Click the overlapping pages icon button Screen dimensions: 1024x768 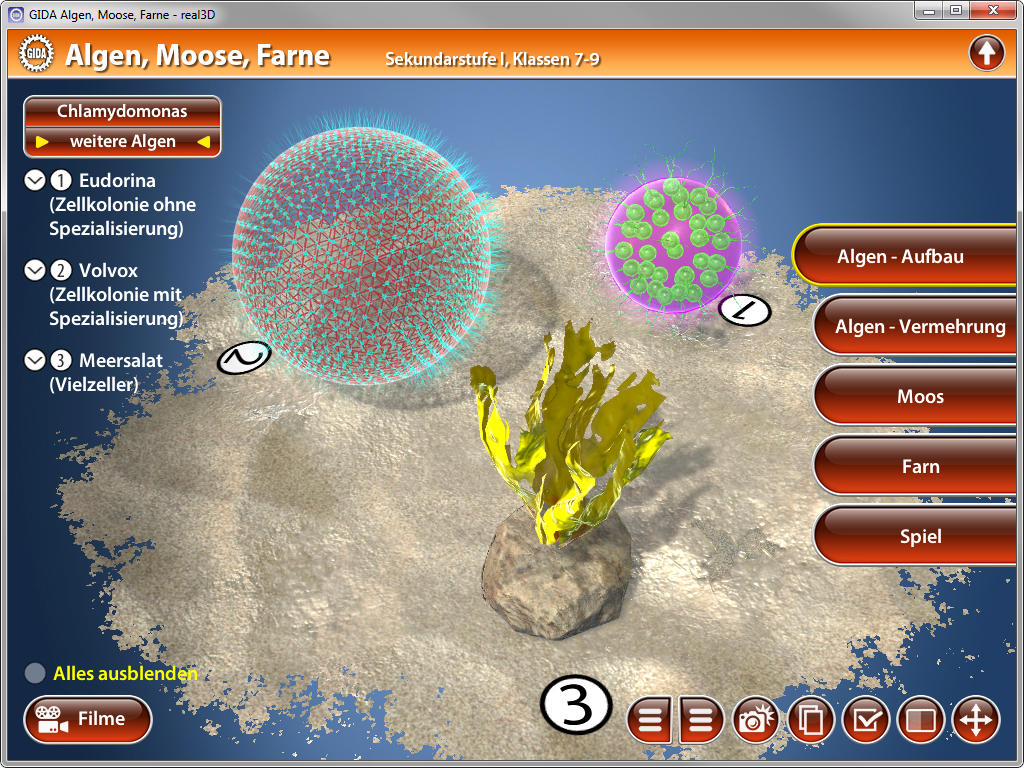[811, 720]
